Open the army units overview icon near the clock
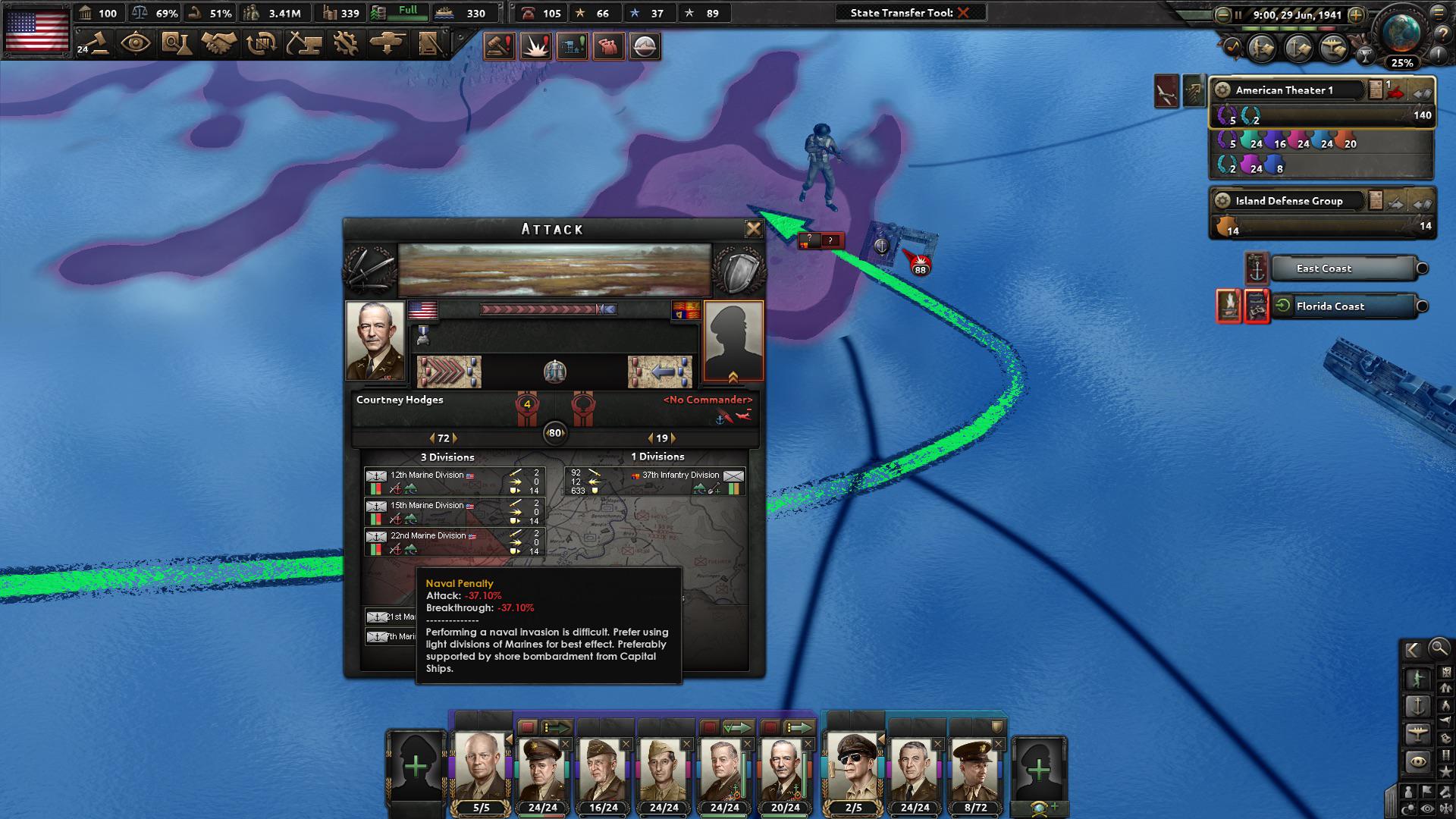The width and height of the screenshot is (1456, 819). point(1260,49)
